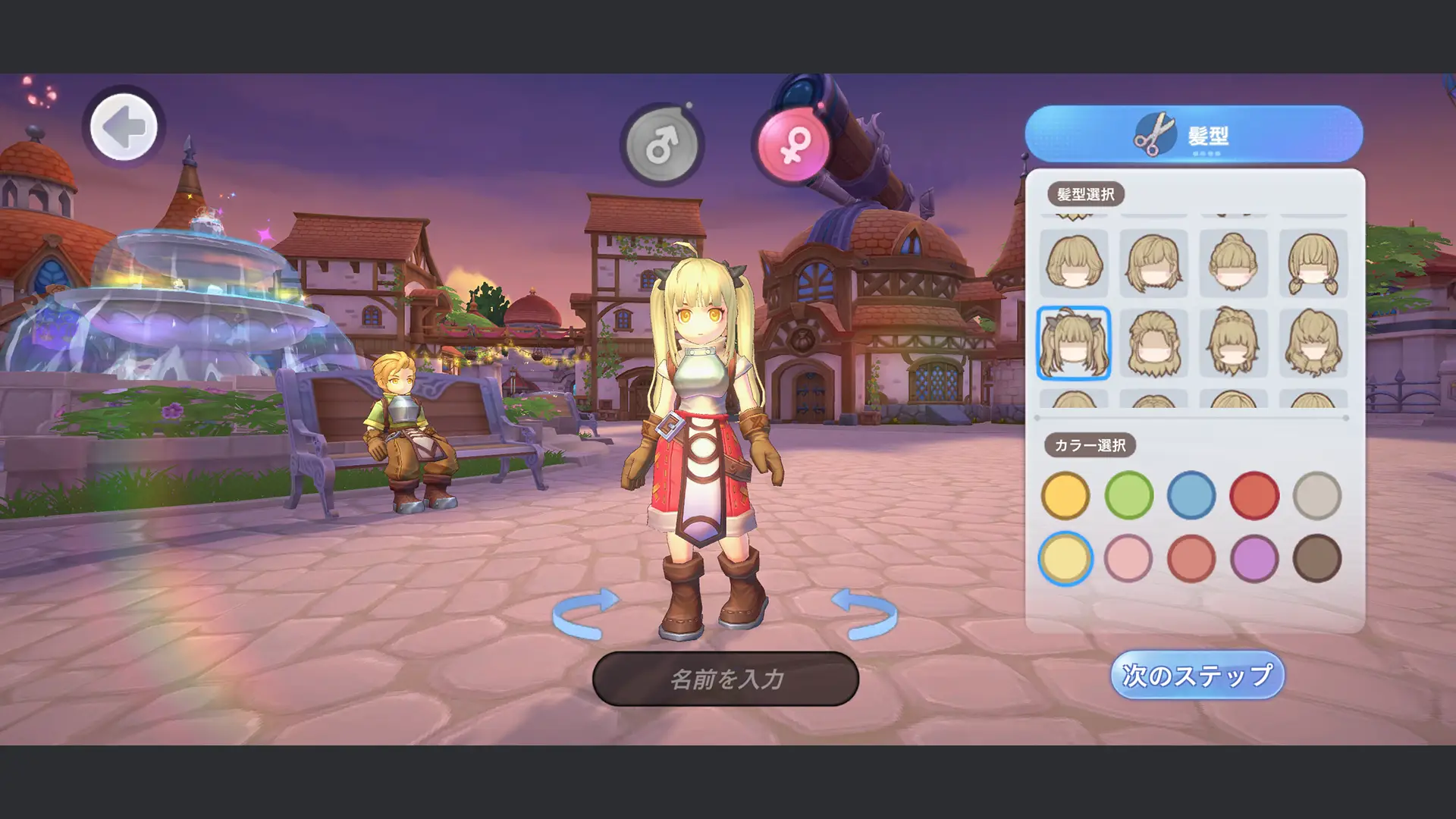
Task: Pick the purple hair color
Action: tap(1254, 559)
